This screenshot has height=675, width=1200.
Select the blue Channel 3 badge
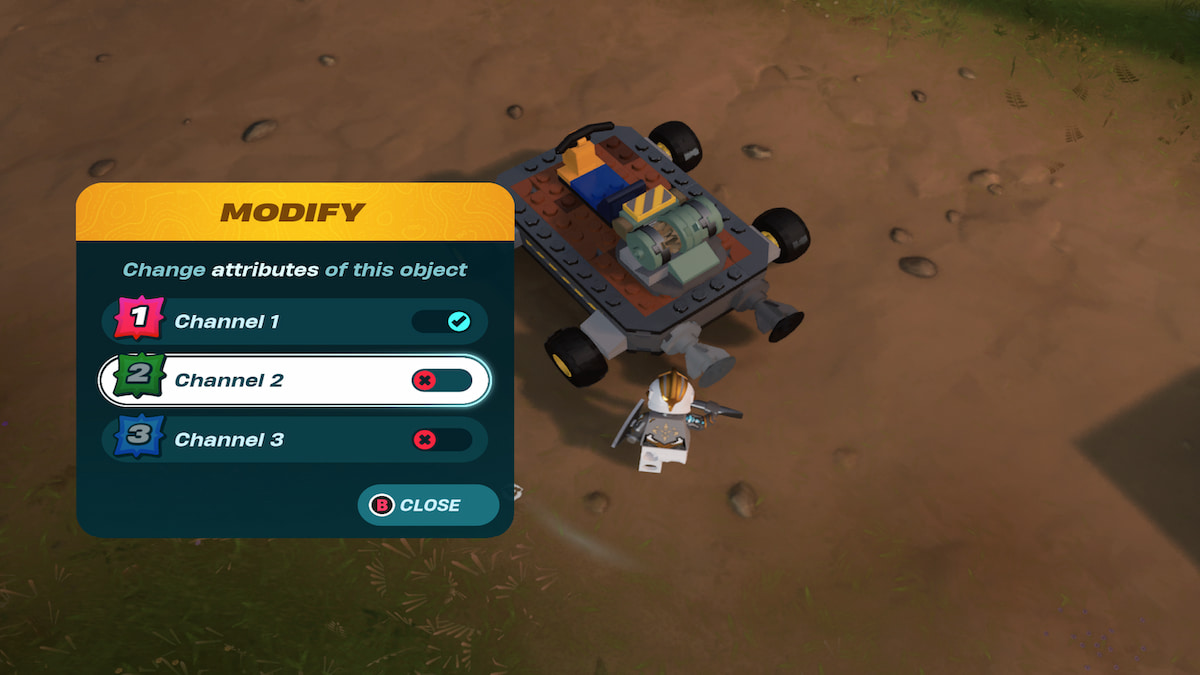point(140,440)
